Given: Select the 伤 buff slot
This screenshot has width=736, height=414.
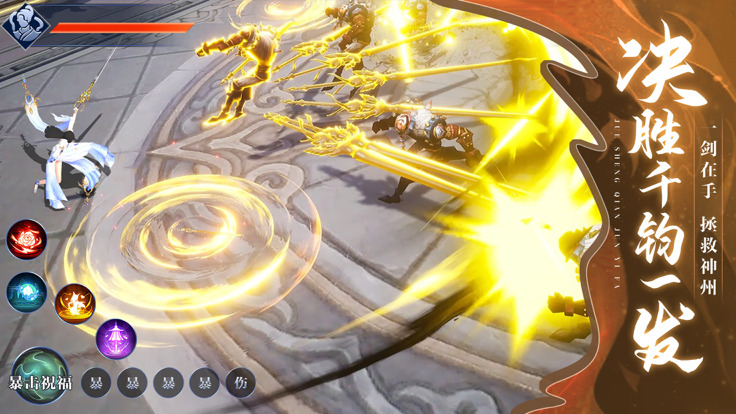Looking at the screenshot, I should coord(240,382).
